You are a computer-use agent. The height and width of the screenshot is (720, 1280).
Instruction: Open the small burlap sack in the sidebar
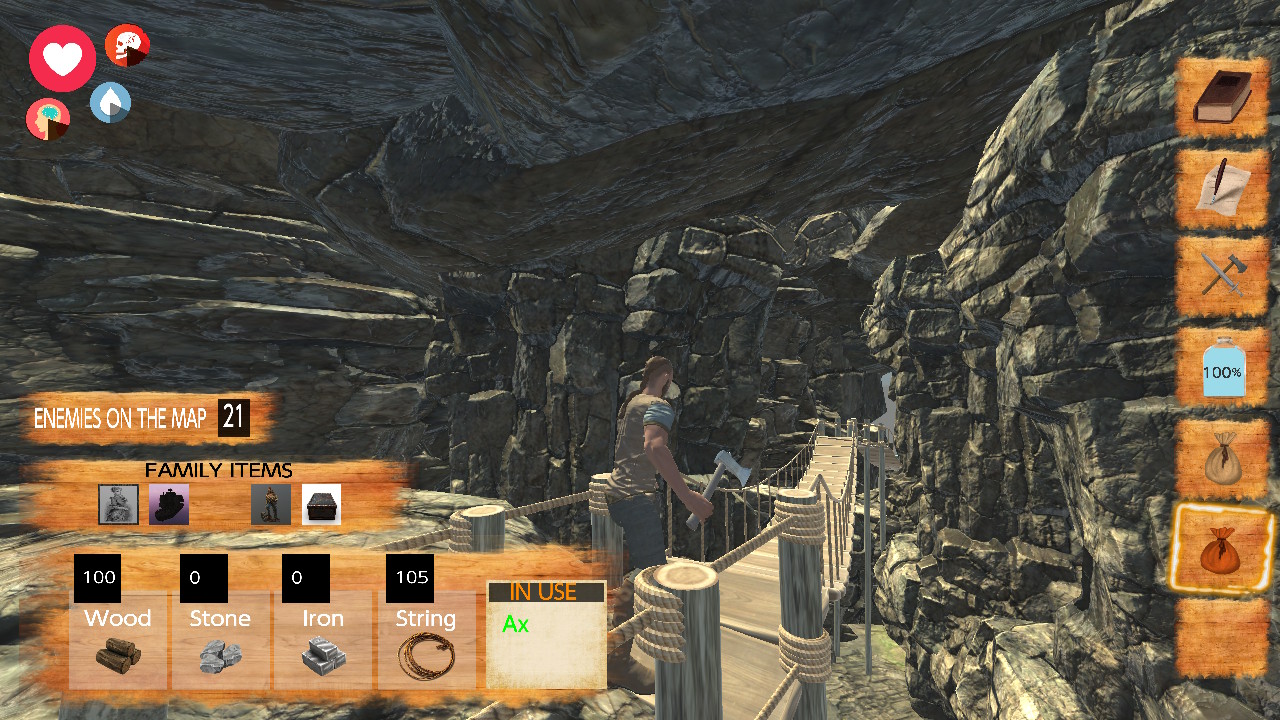point(1222,460)
